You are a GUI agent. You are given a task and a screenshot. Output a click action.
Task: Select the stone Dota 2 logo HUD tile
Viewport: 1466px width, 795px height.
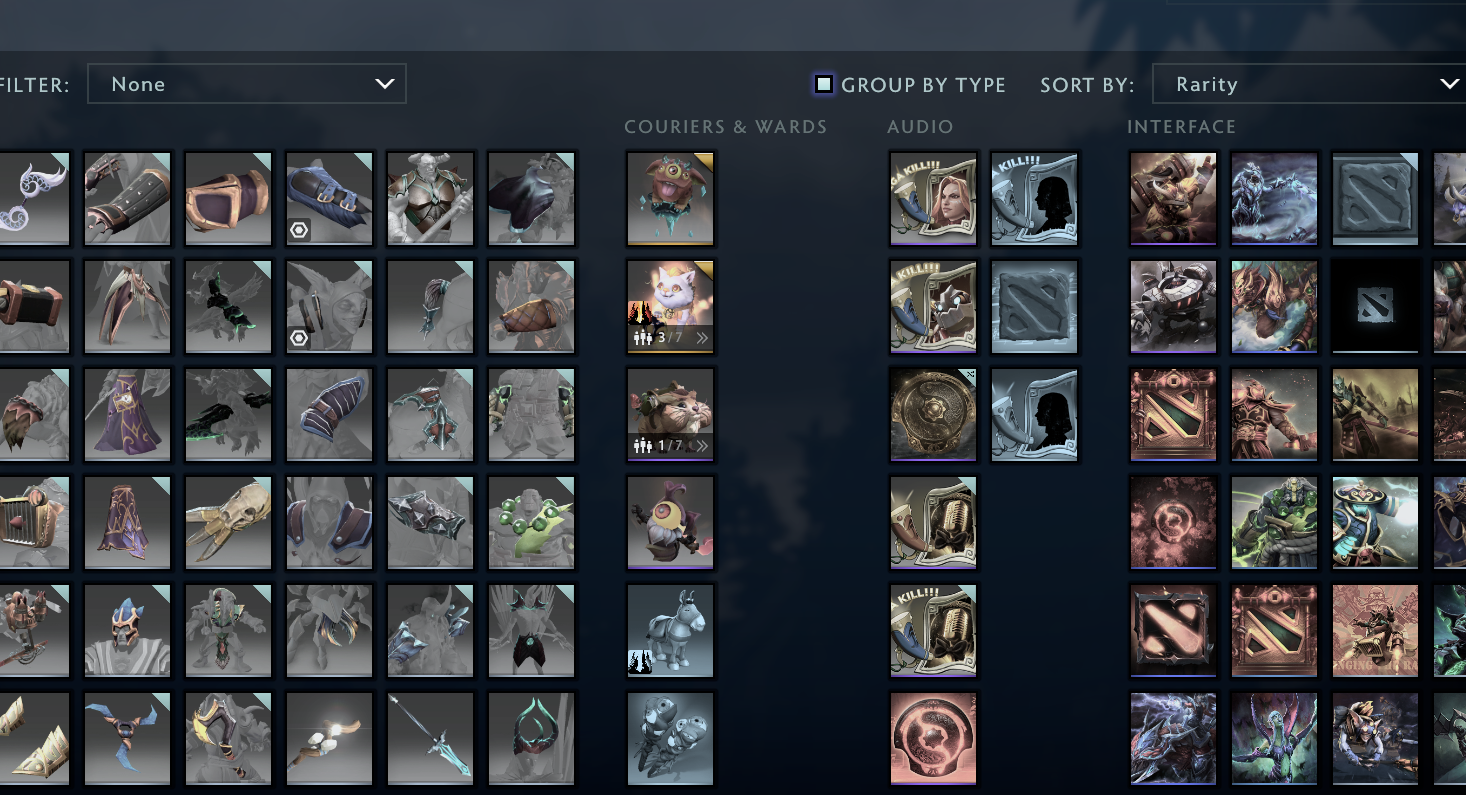(1374, 198)
